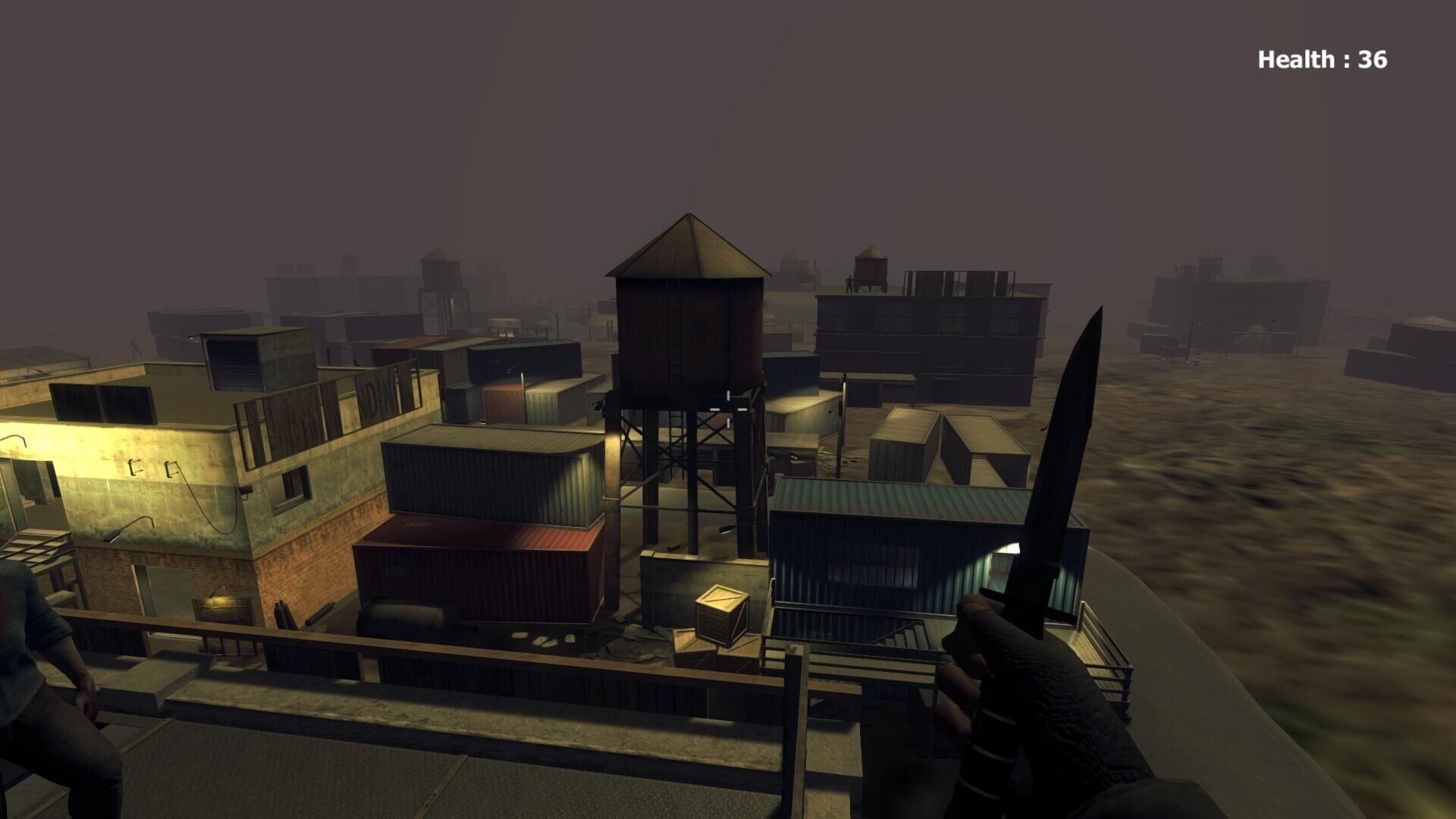This screenshot has height=819, width=1456.
Task: Click the zombie on the distant rooftop
Action: 849,282
